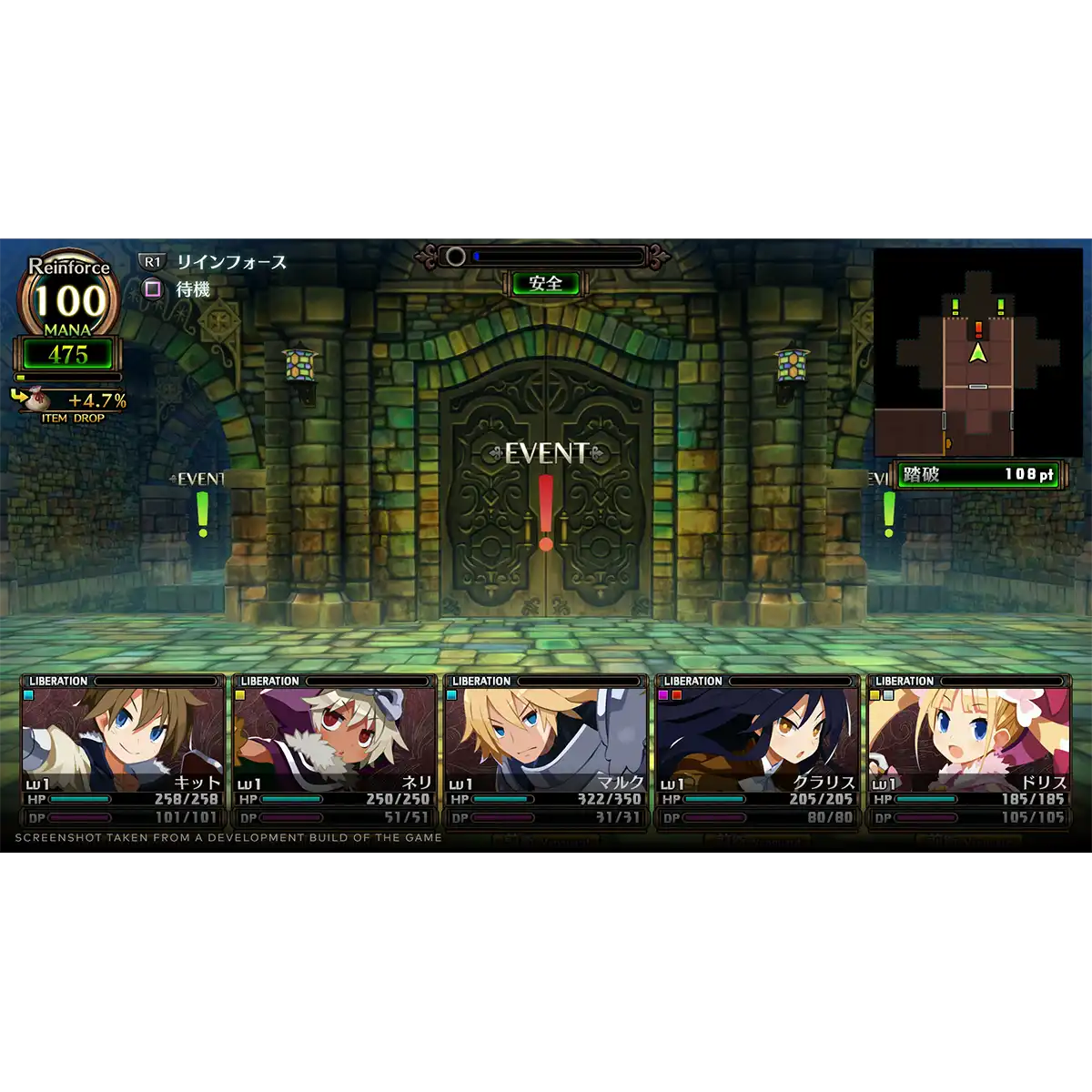Select the リインフォース command
The width and height of the screenshot is (1092, 1092).
[x=231, y=262]
